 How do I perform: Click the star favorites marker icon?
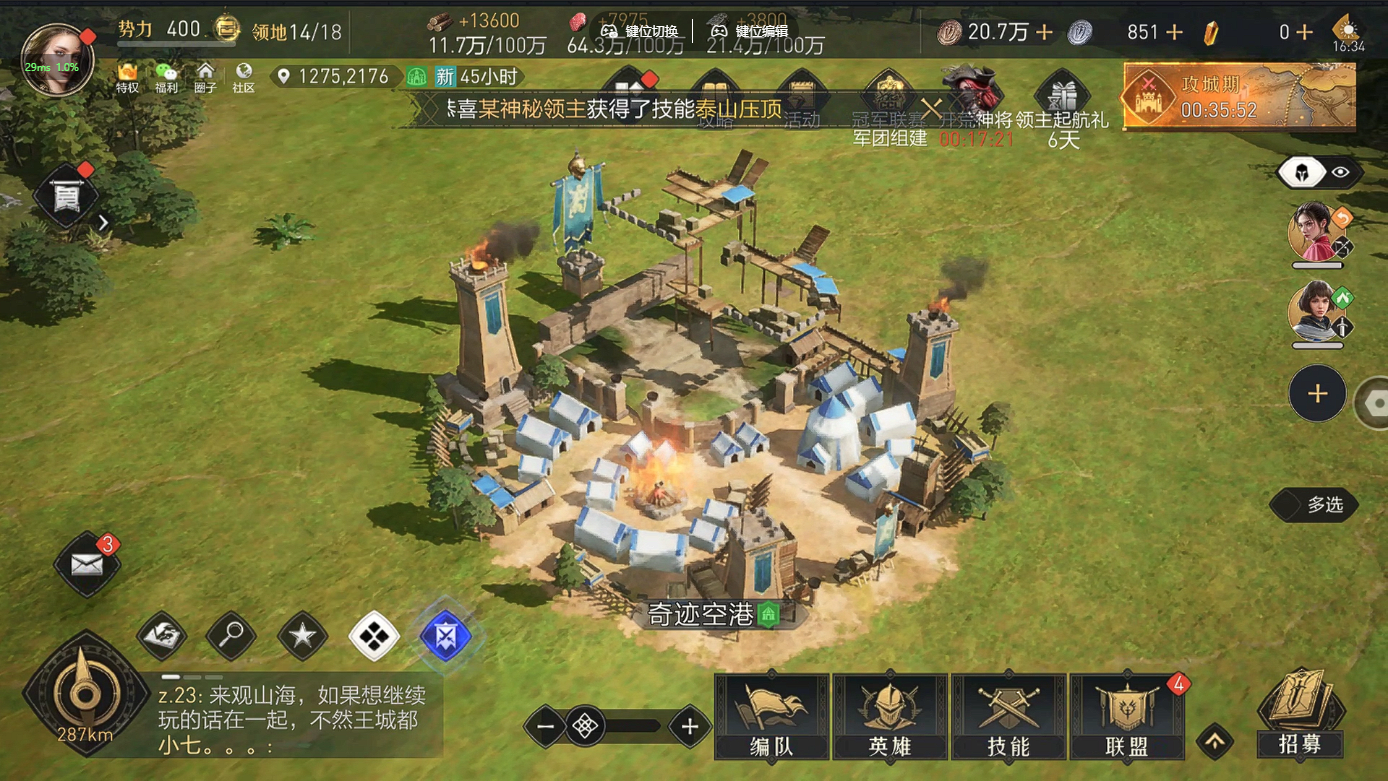point(301,636)
